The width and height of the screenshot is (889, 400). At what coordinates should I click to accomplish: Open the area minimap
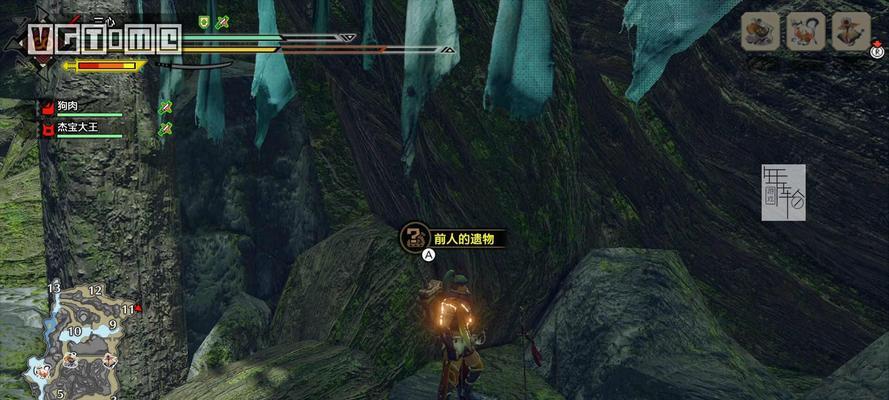pyautogui.click(x=75, y=335)
